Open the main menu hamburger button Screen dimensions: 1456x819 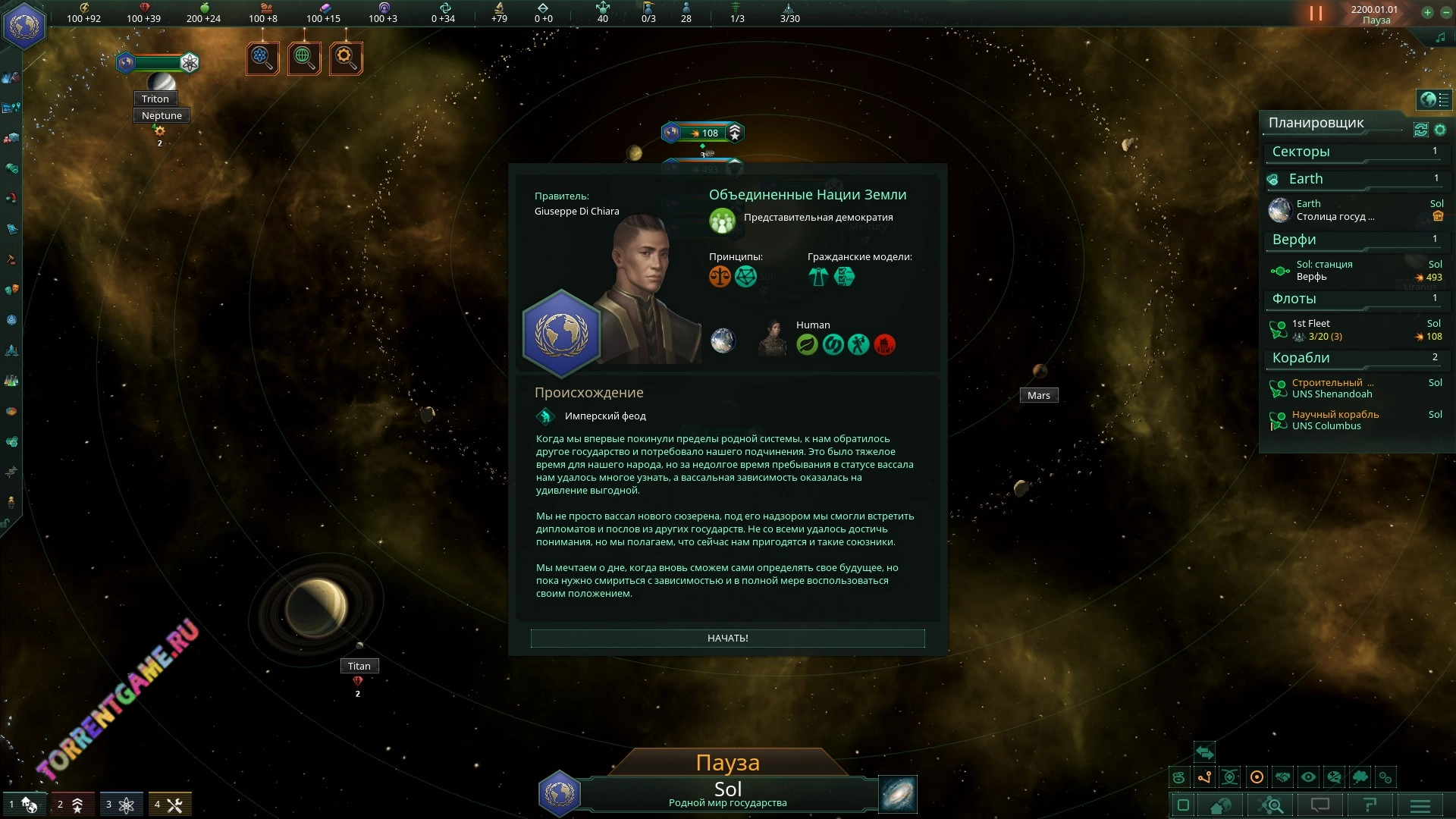1420,805
